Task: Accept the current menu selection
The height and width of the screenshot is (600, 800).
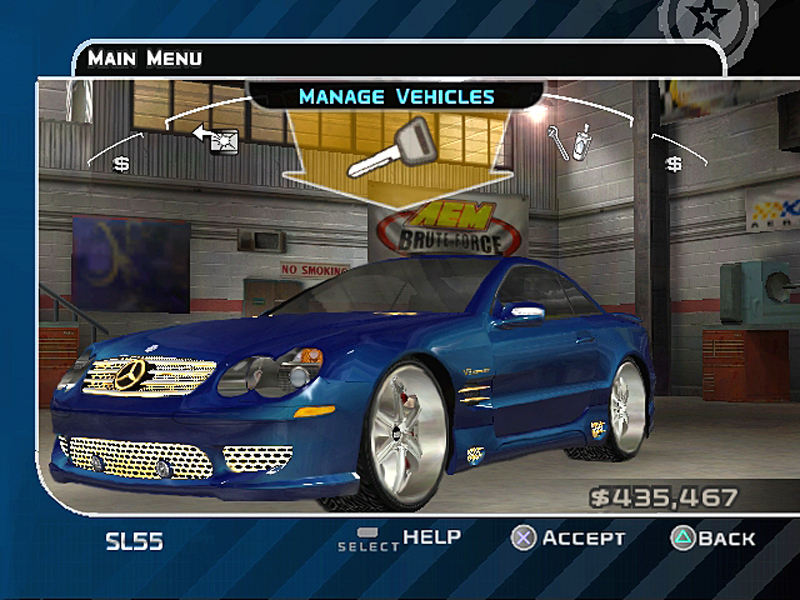Action: pyautogui.click(x=568, y=538)
